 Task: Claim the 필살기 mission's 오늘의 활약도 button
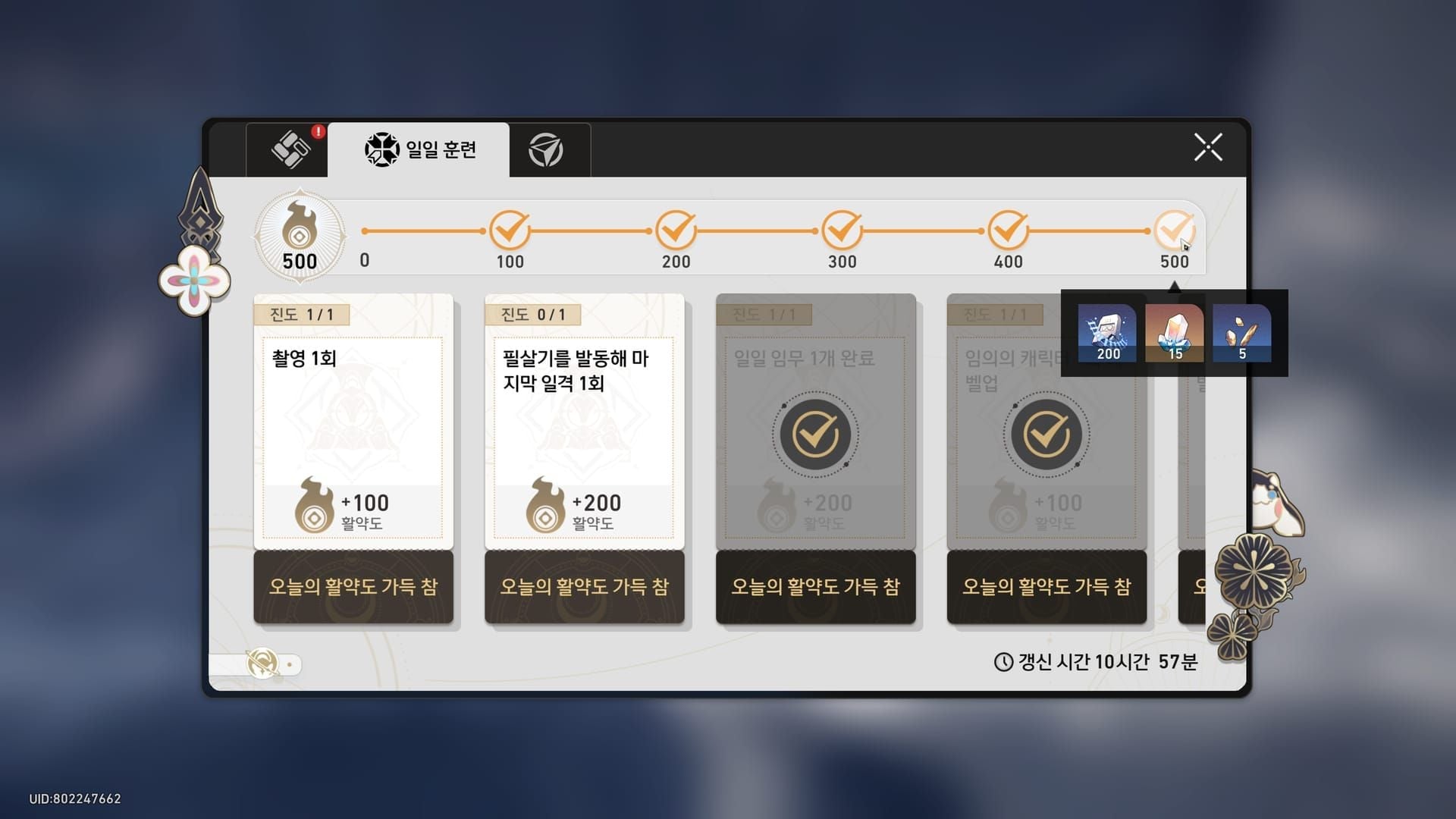tap(584, 587)
